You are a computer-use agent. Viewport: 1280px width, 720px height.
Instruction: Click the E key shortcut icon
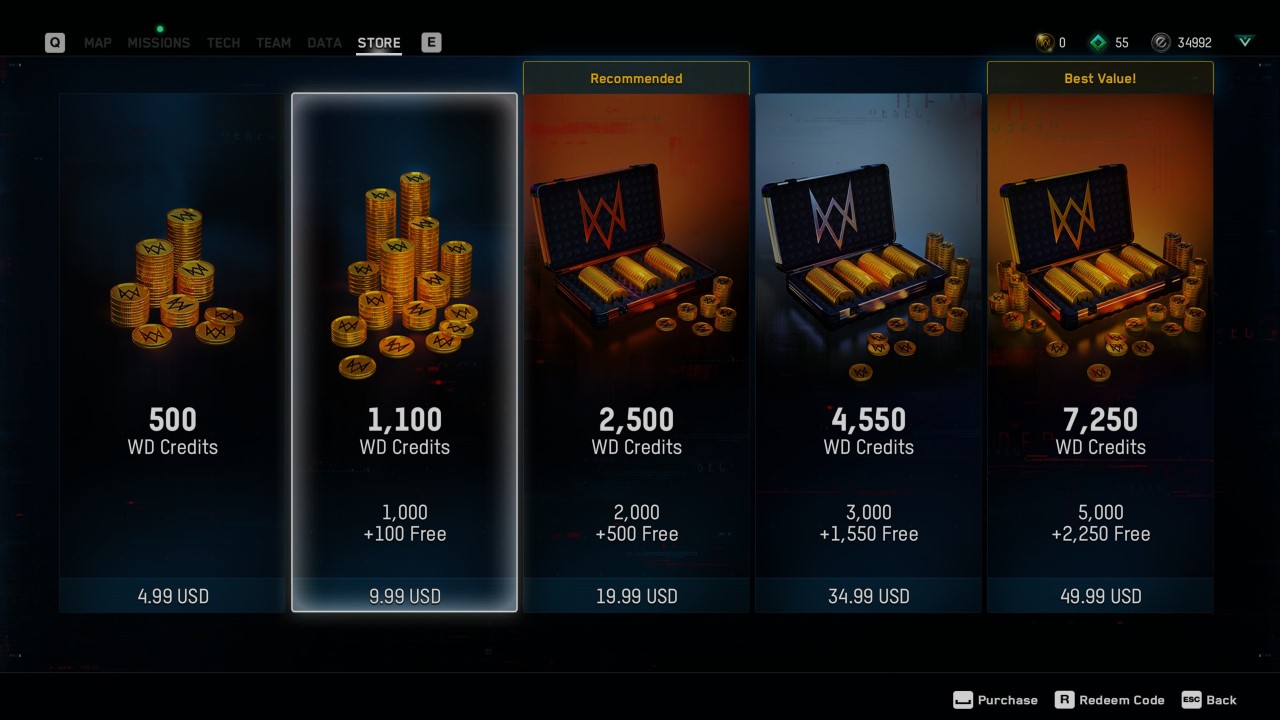[430, 43]
